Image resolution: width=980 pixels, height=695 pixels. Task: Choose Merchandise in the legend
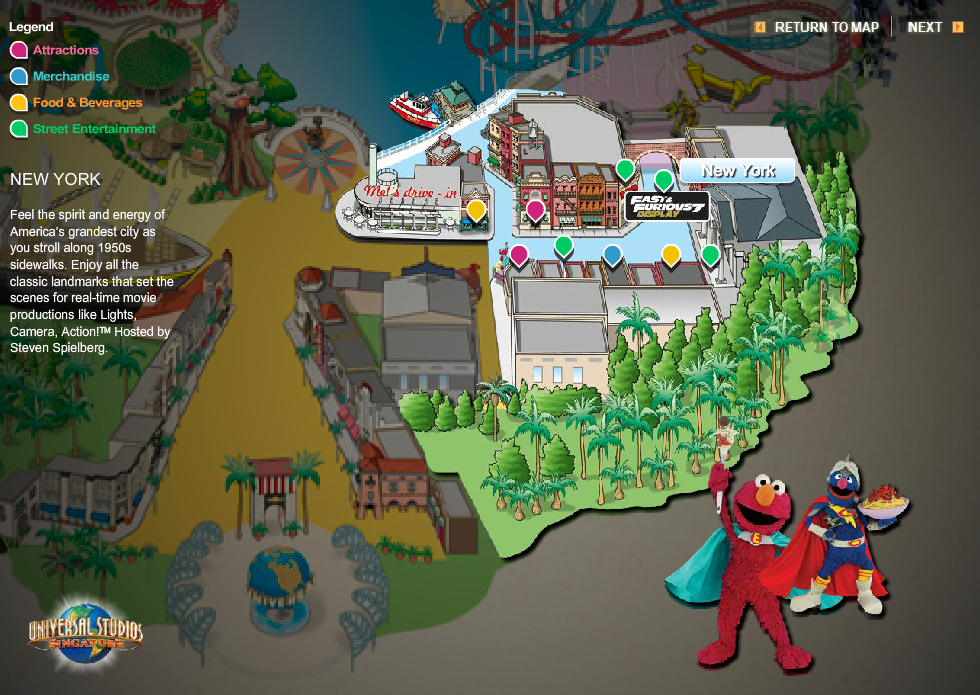pos(70,76)
